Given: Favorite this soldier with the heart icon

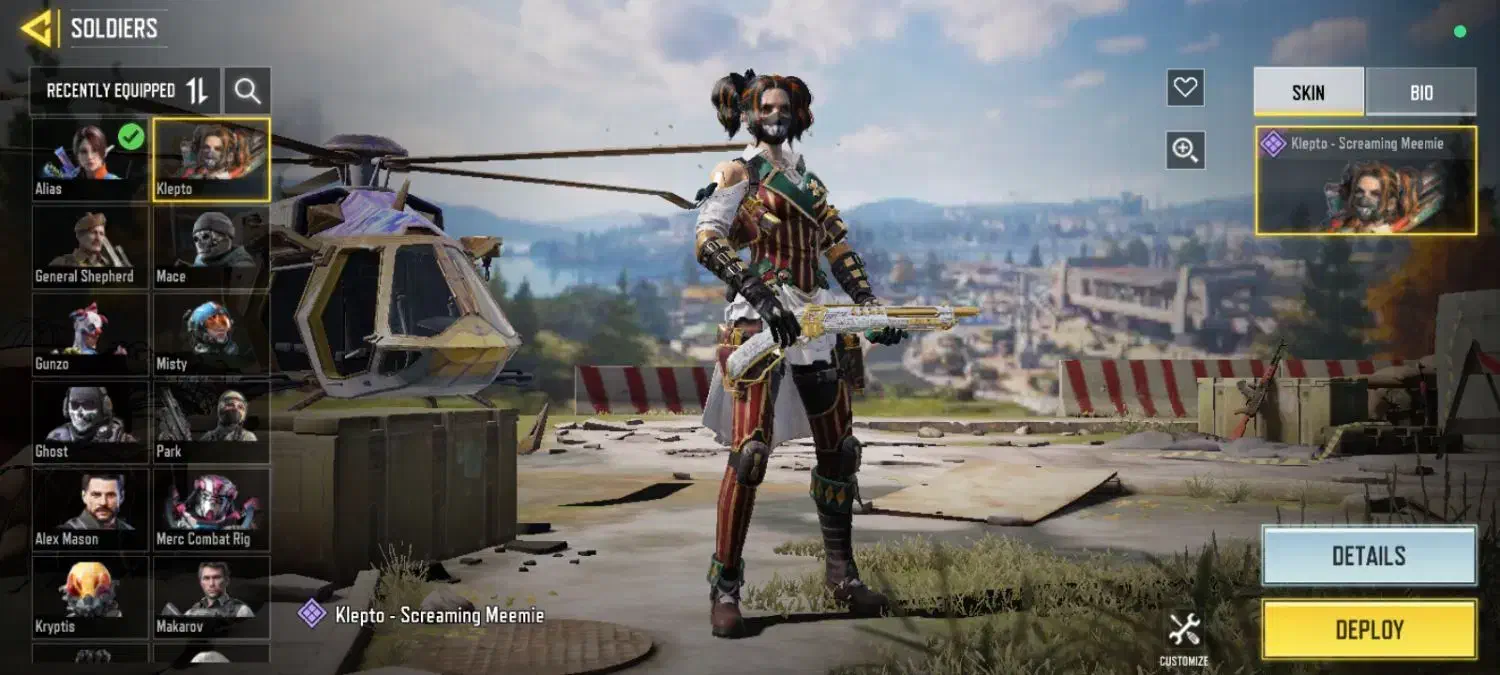Looking at the screenshot, I should (1185, 88).
